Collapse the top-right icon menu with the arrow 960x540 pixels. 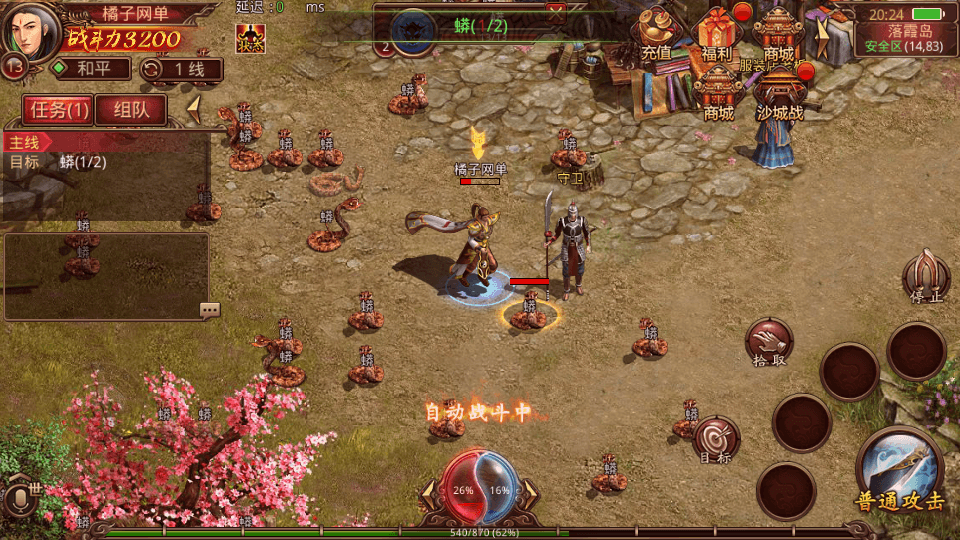tap(823, 40)
